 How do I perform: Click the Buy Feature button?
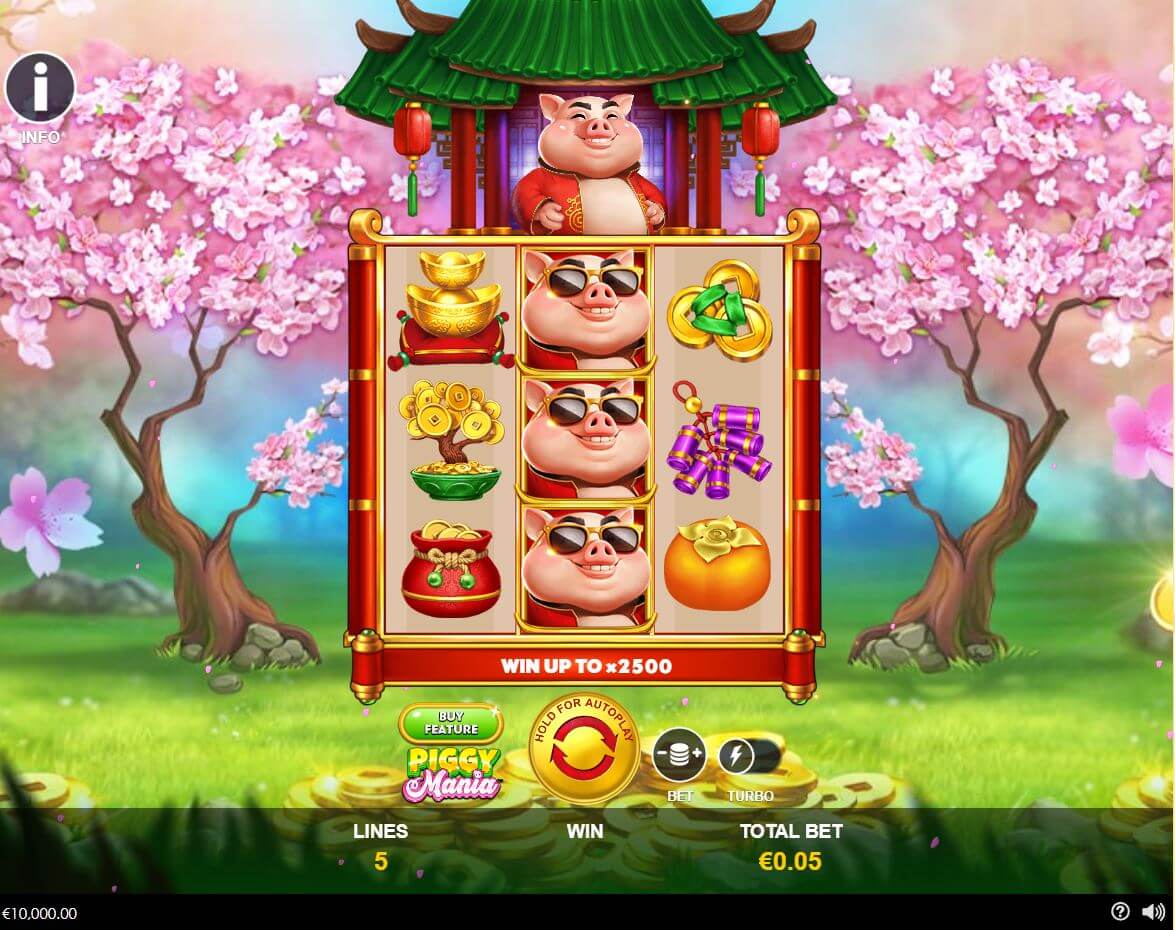(x=451, y=723)
